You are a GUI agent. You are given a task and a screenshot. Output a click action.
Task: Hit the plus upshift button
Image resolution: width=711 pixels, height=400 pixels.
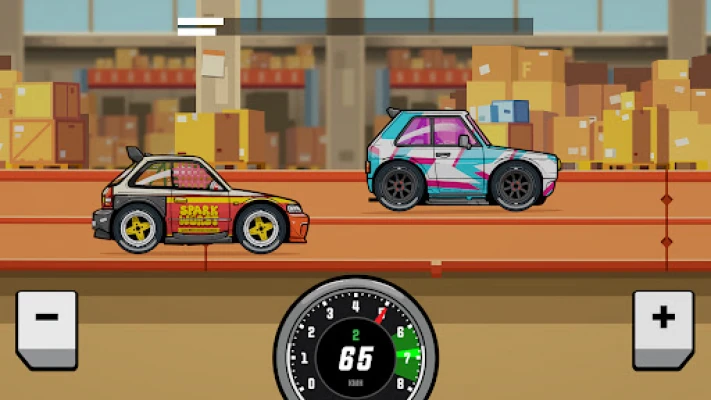click(x=663, y=327)
